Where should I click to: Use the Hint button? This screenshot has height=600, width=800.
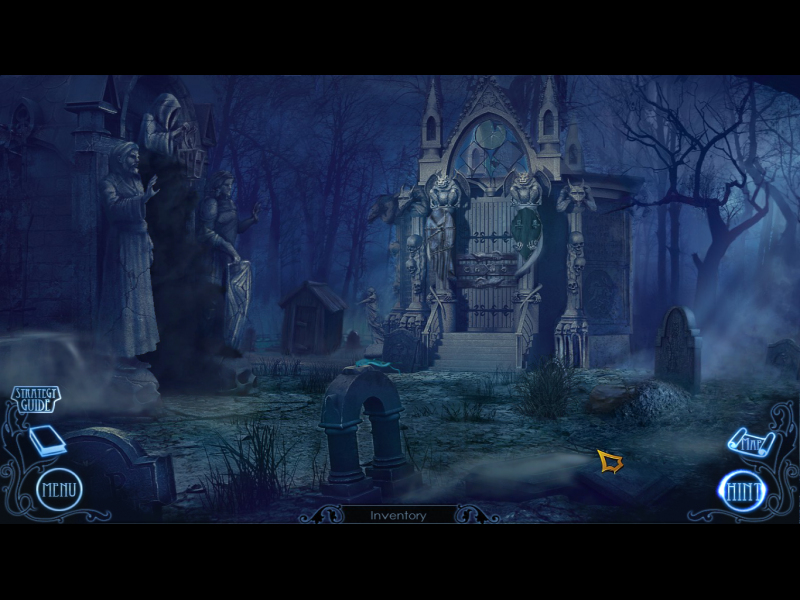[x=742, y=491]
